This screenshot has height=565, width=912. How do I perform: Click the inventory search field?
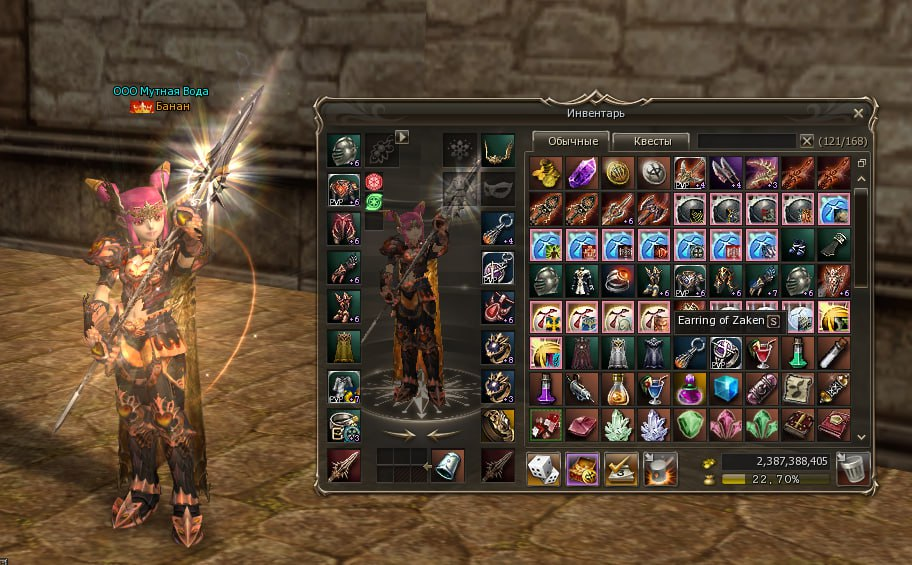[x=746, y=141]
